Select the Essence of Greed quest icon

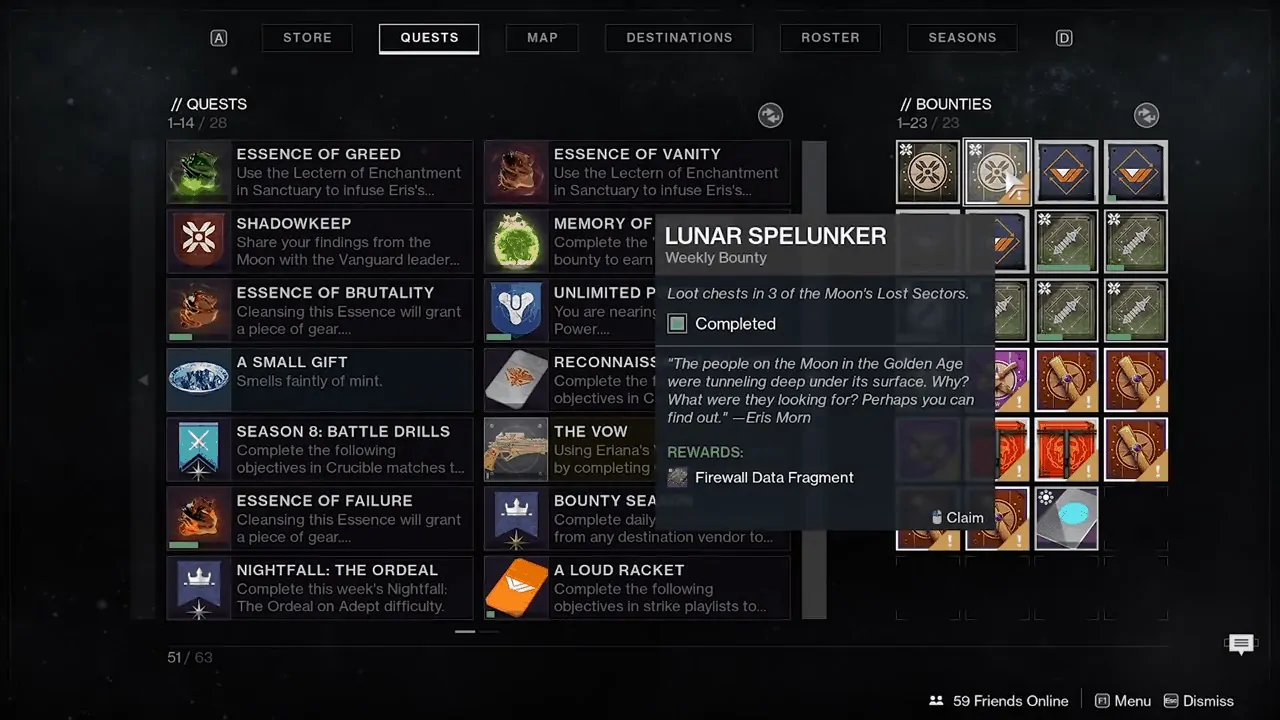click(198, 171)
